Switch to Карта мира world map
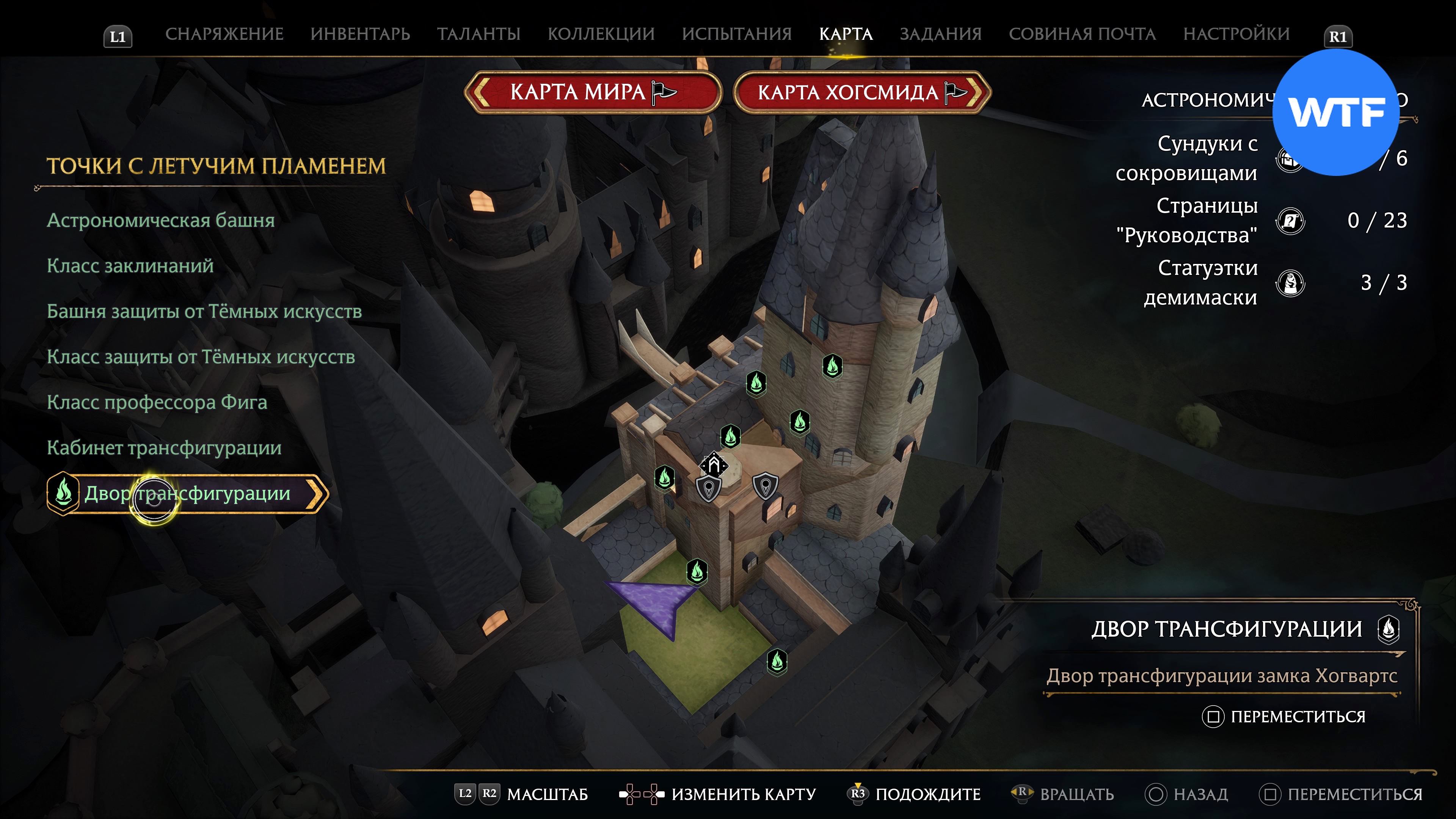The image size is (1456, 819). [592, 92]
